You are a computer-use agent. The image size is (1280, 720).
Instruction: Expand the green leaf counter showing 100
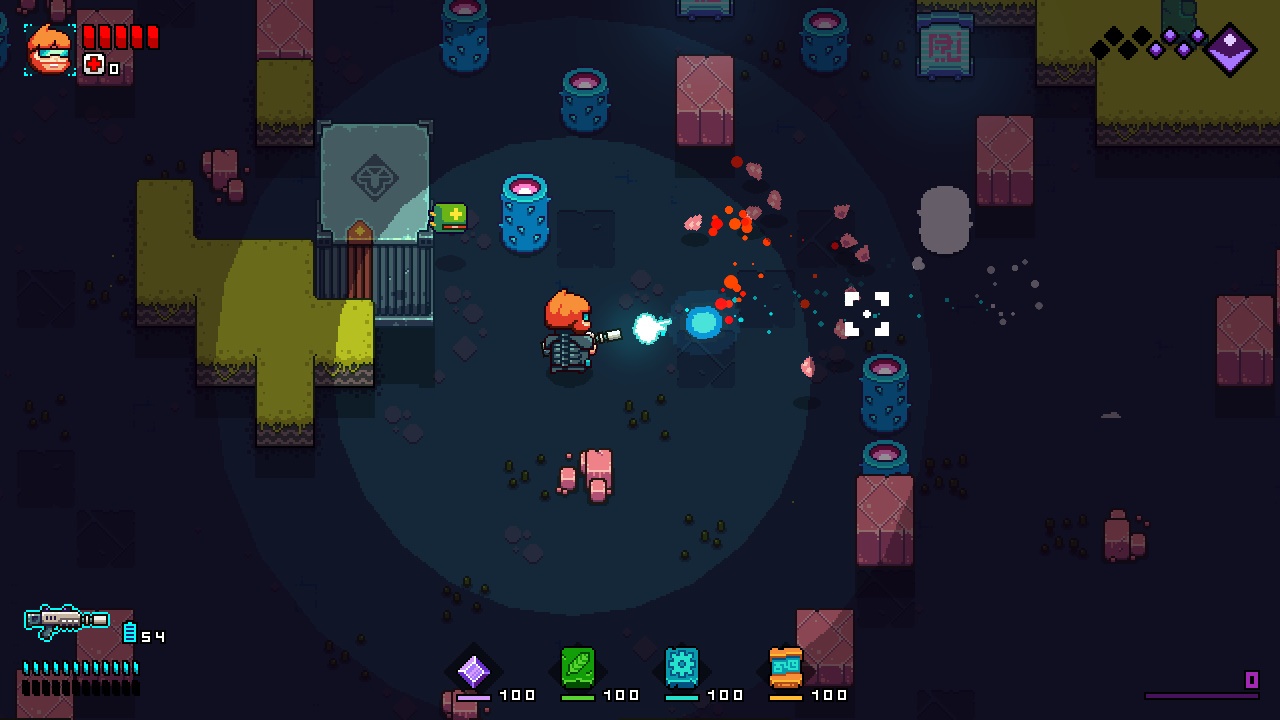621,694
